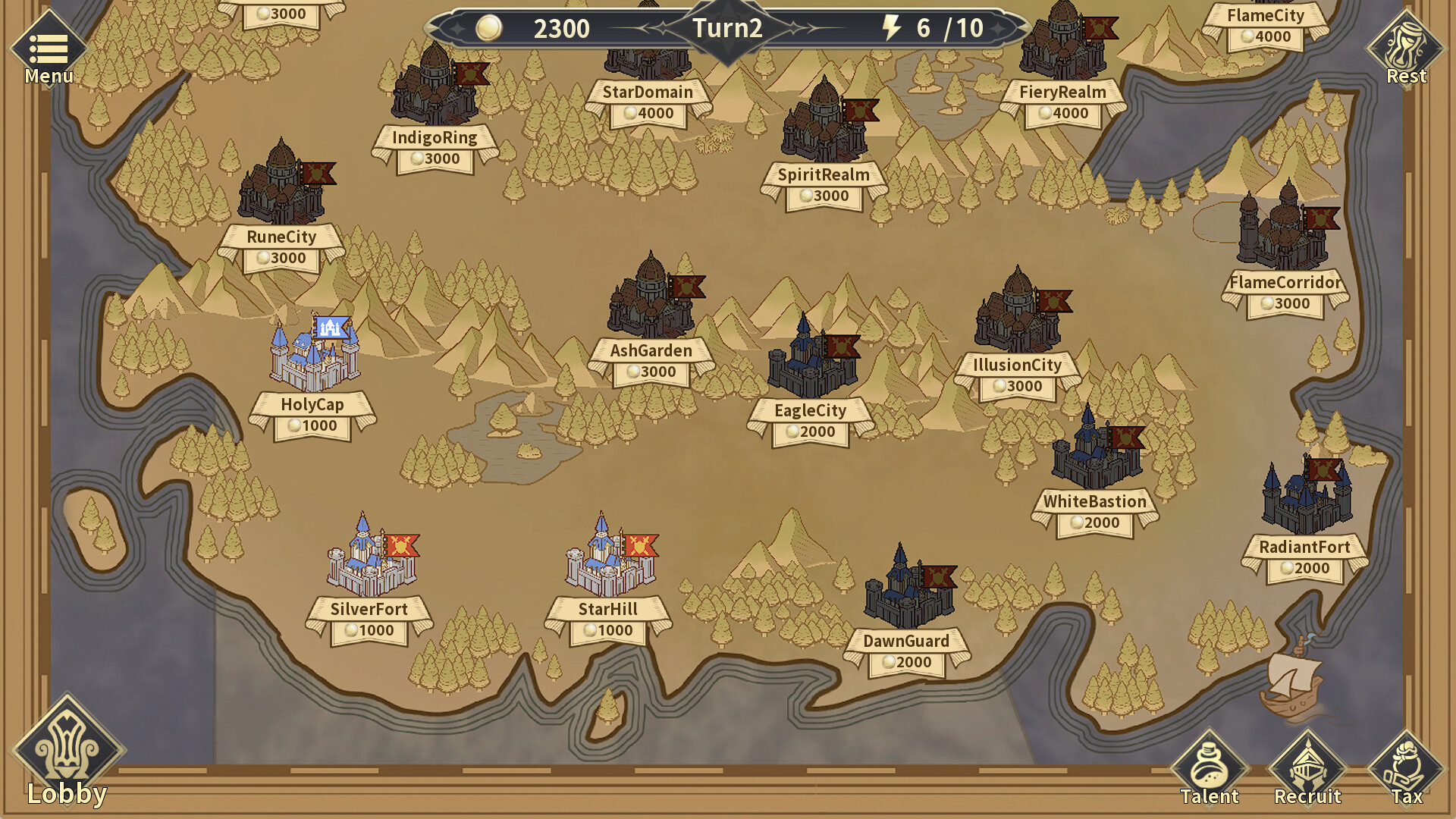Select the lightning energy icon in the header
Screen dimensions: 1456x819
click(892, 29)
